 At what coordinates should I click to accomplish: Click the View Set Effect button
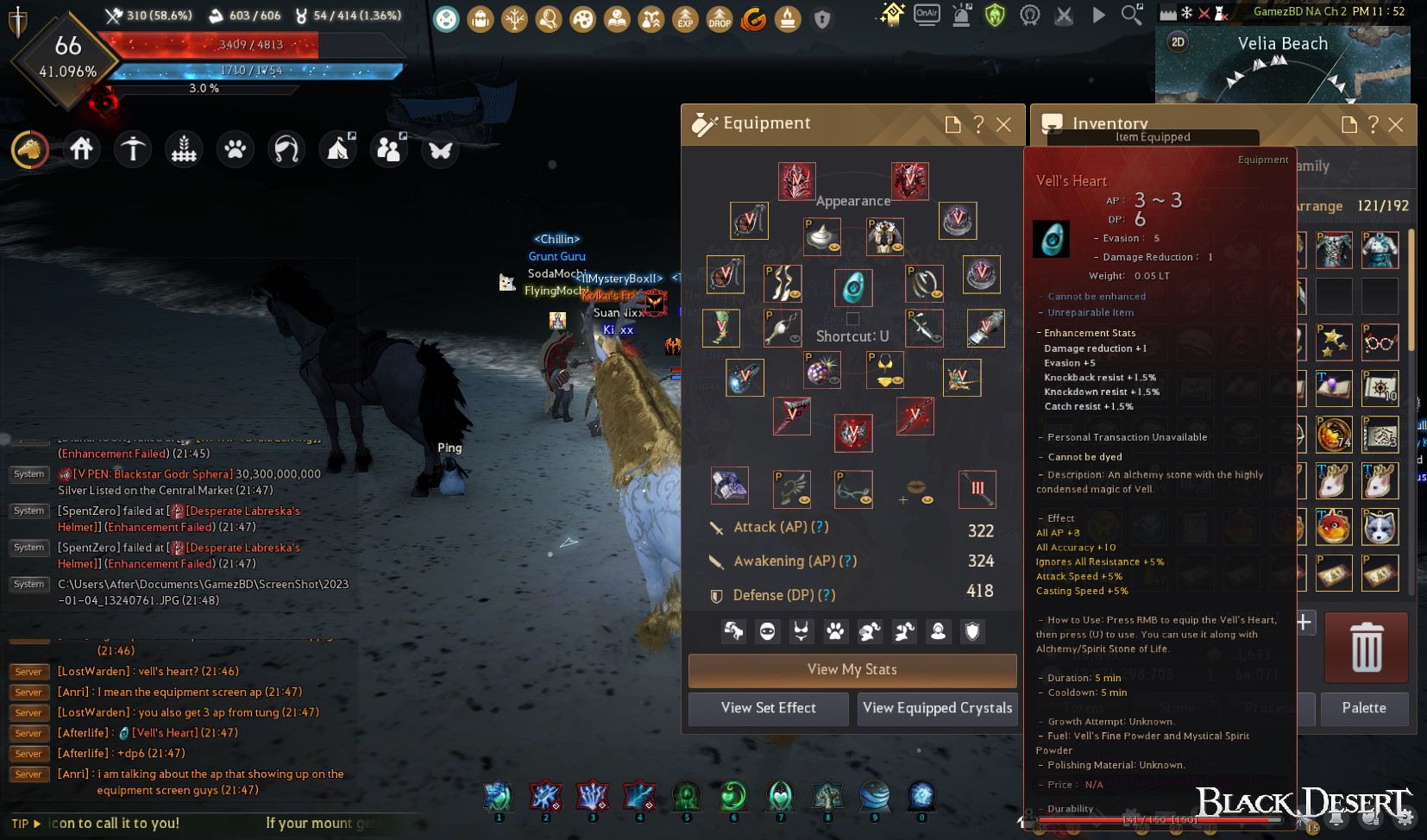point(769,708)
